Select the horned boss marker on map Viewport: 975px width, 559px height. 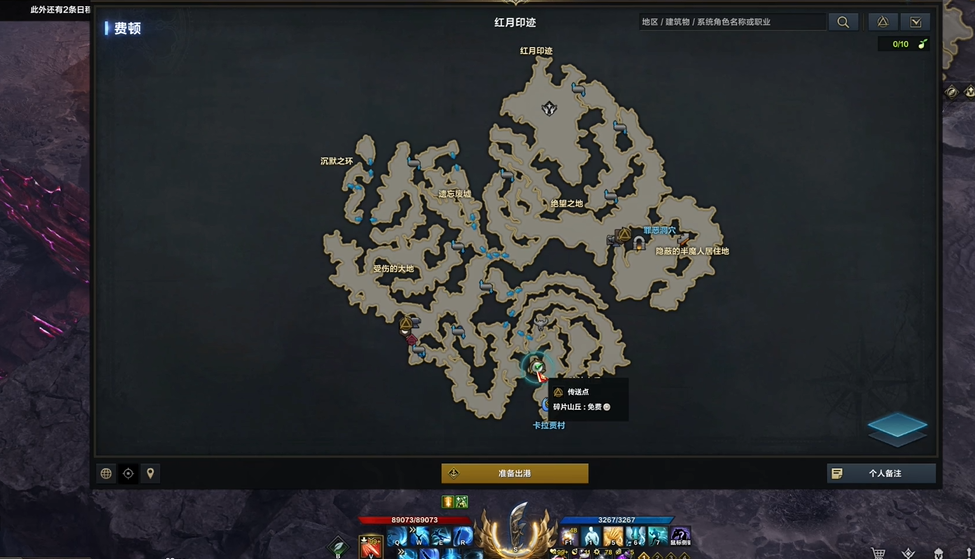point(541,322)
